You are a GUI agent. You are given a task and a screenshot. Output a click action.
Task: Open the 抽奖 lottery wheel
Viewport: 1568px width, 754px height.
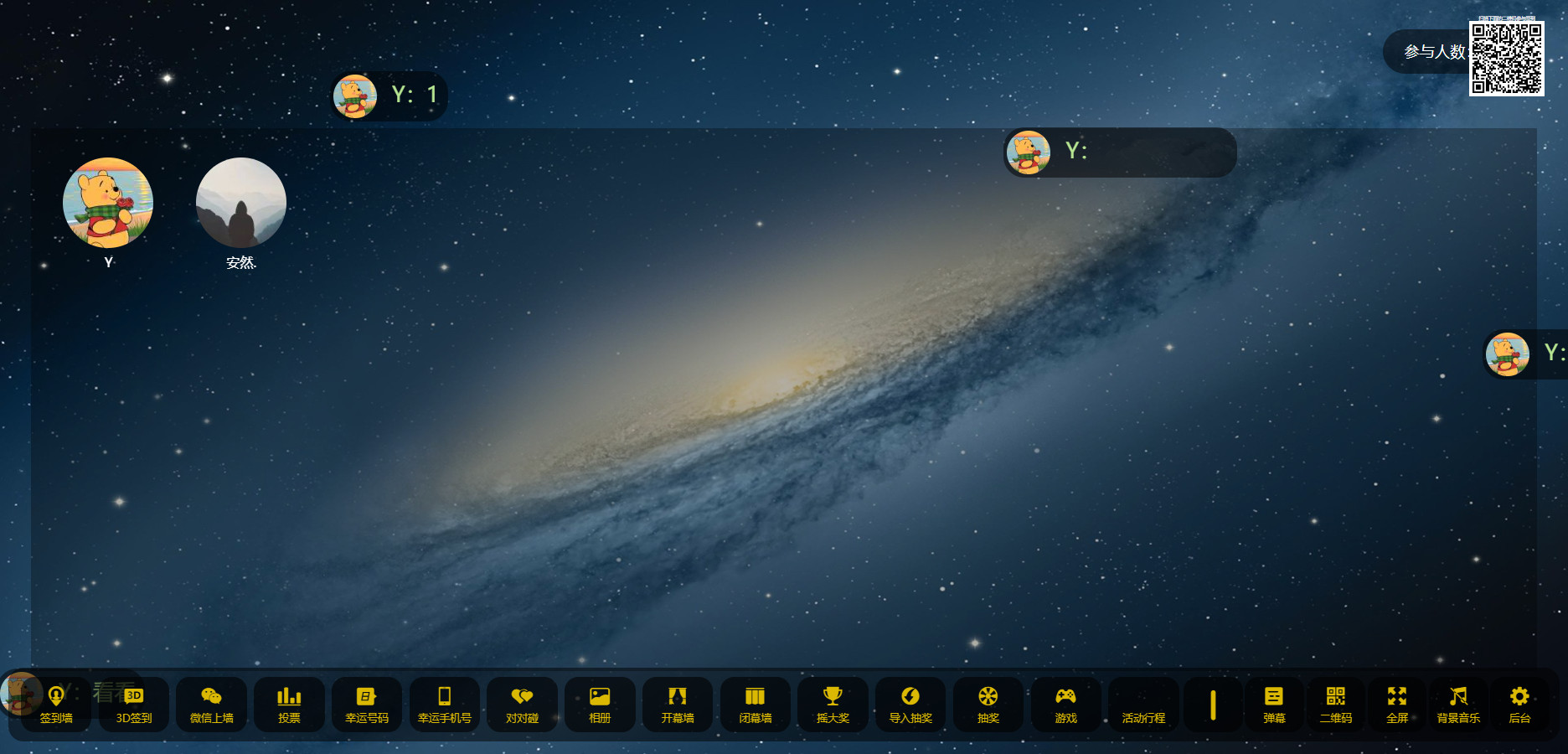point(988,705)
